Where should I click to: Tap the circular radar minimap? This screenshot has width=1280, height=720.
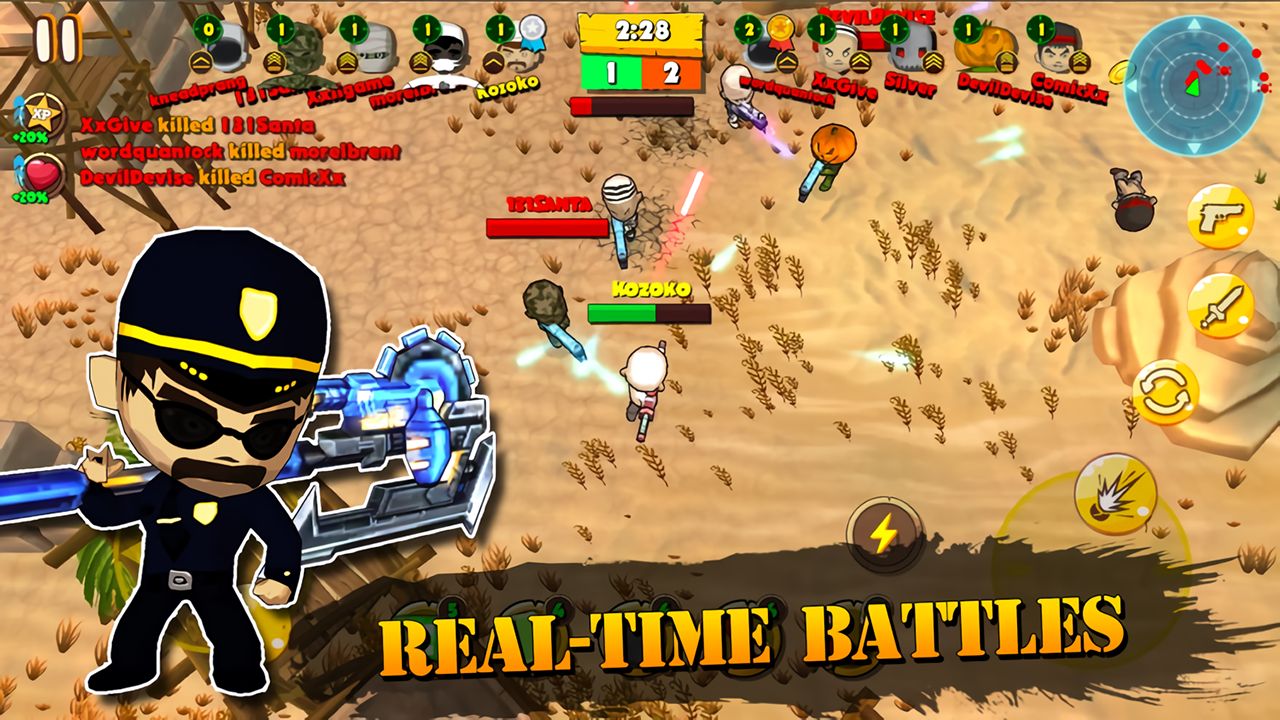[x=1193, y=85]
